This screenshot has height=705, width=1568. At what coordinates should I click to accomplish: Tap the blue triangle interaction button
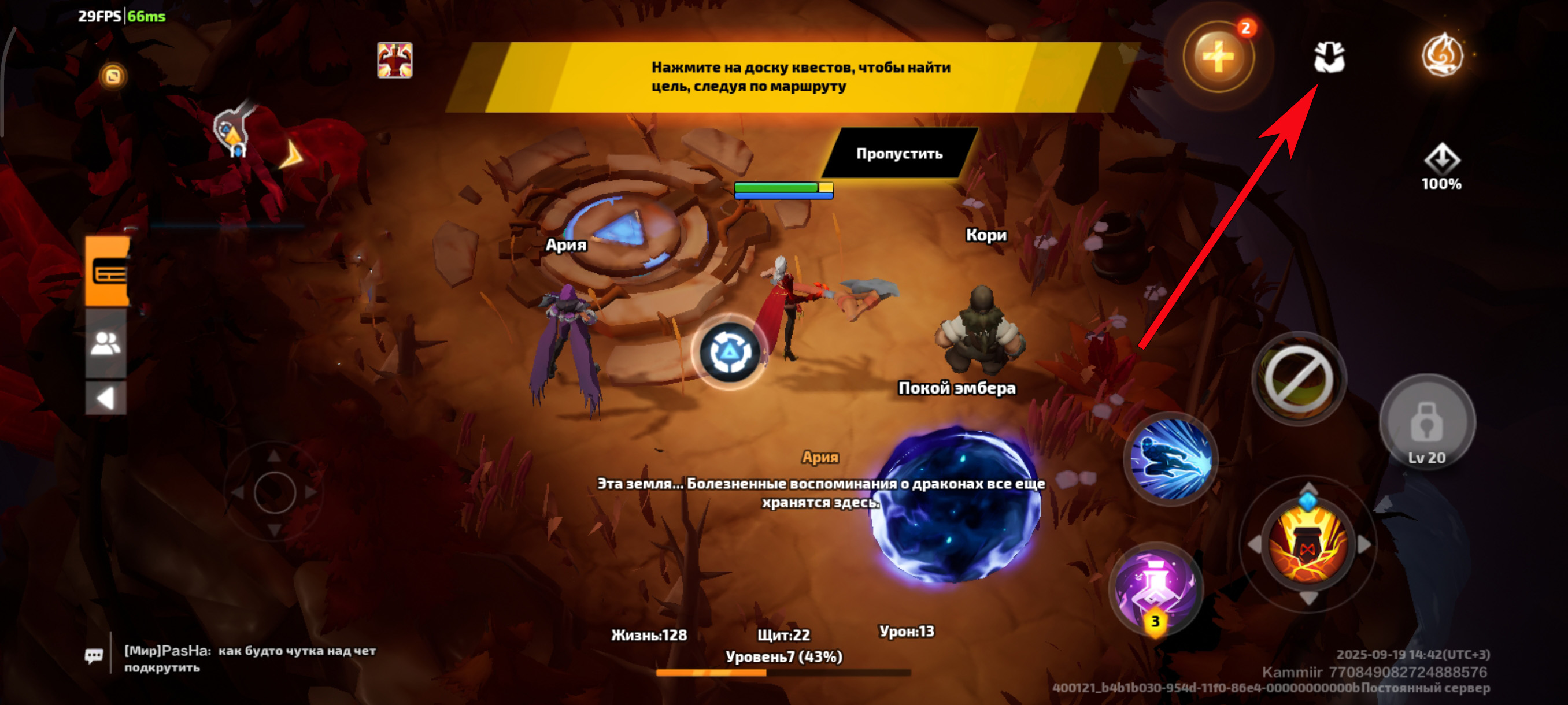click(728, 352)
